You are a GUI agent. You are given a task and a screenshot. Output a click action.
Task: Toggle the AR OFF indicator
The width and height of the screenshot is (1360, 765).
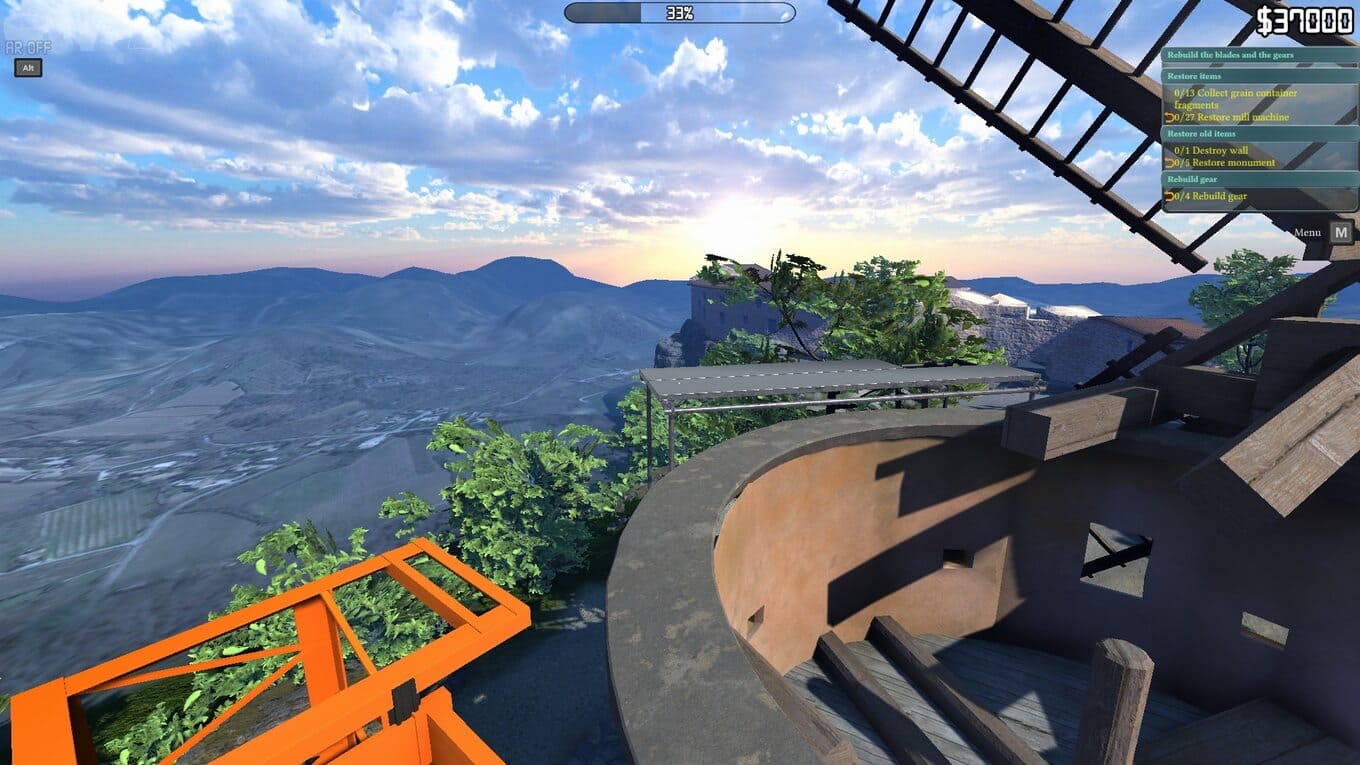pos(27,47)
